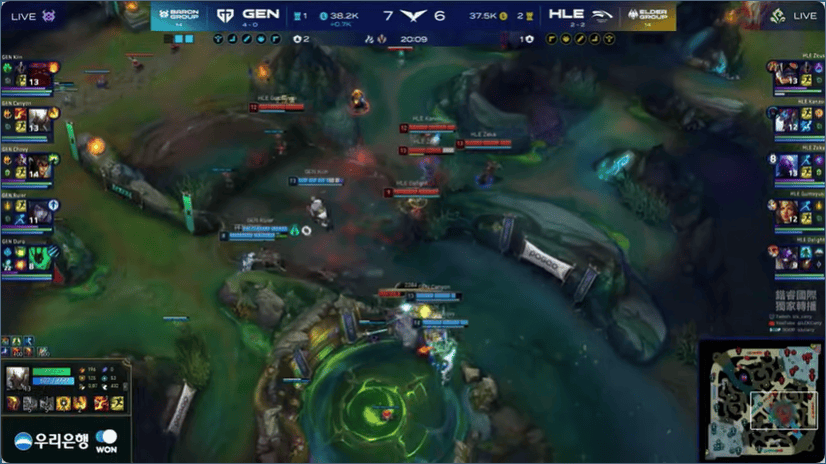Select HLE Delight's player portrait
Viewport: 826px width, 464px height.
(787, 256)
